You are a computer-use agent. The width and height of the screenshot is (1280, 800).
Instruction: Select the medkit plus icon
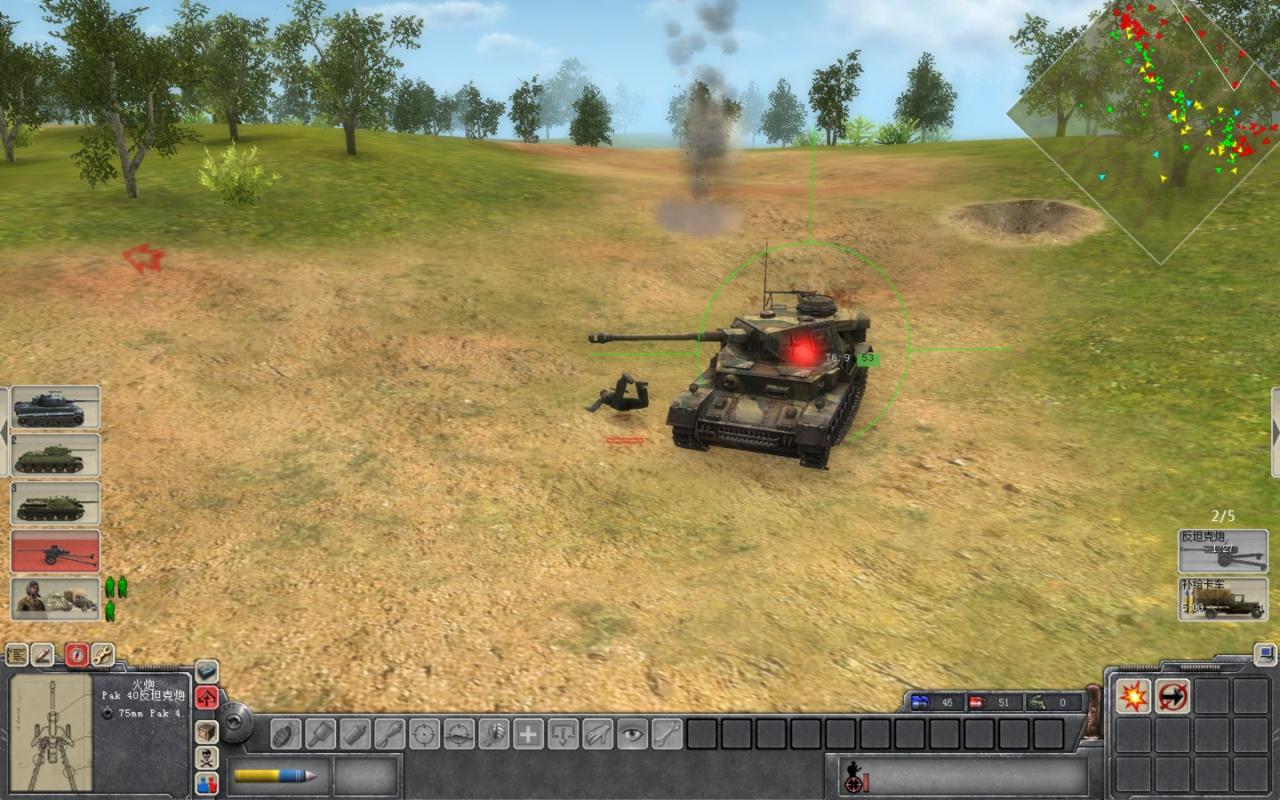529,733
